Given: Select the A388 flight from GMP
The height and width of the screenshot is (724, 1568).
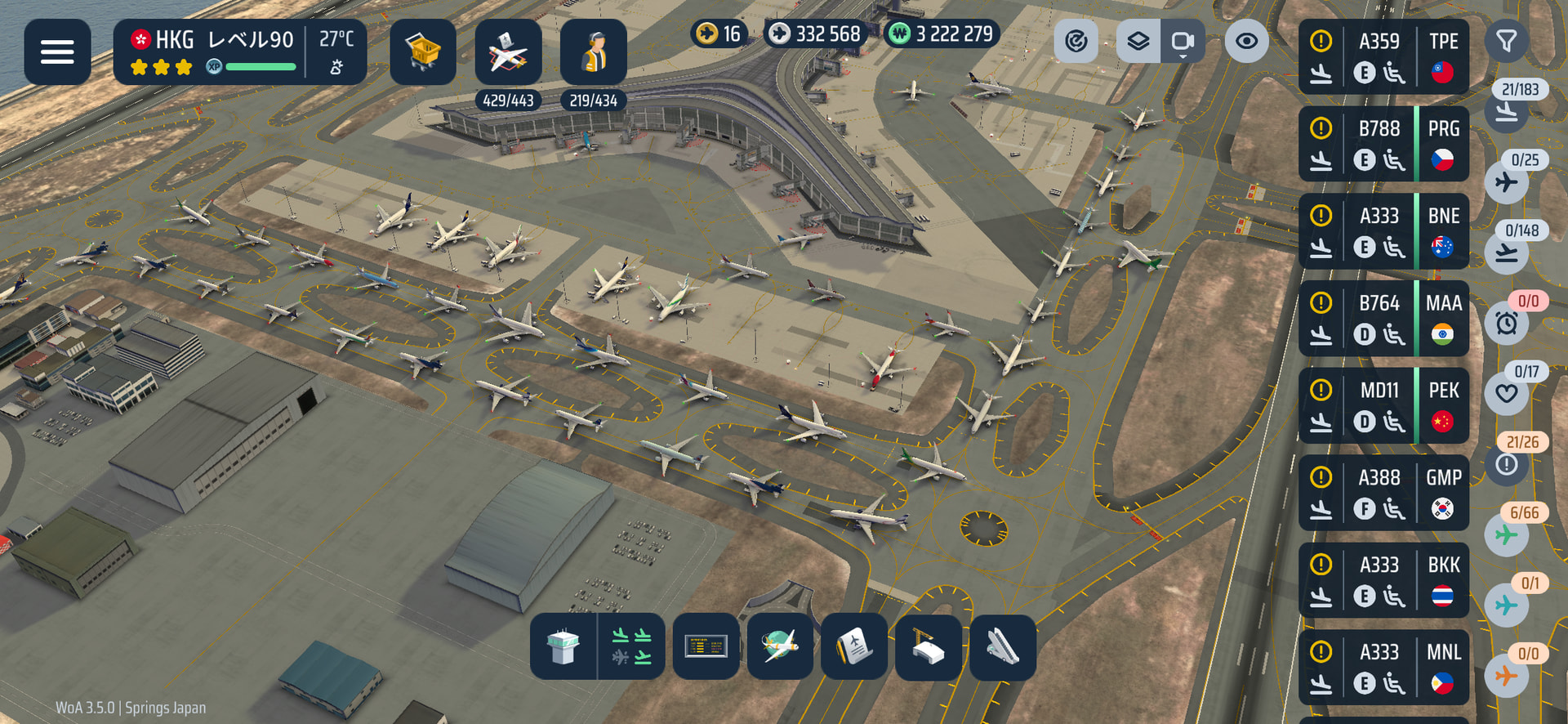Looking at the screenshot, I should click(1383, 494).
